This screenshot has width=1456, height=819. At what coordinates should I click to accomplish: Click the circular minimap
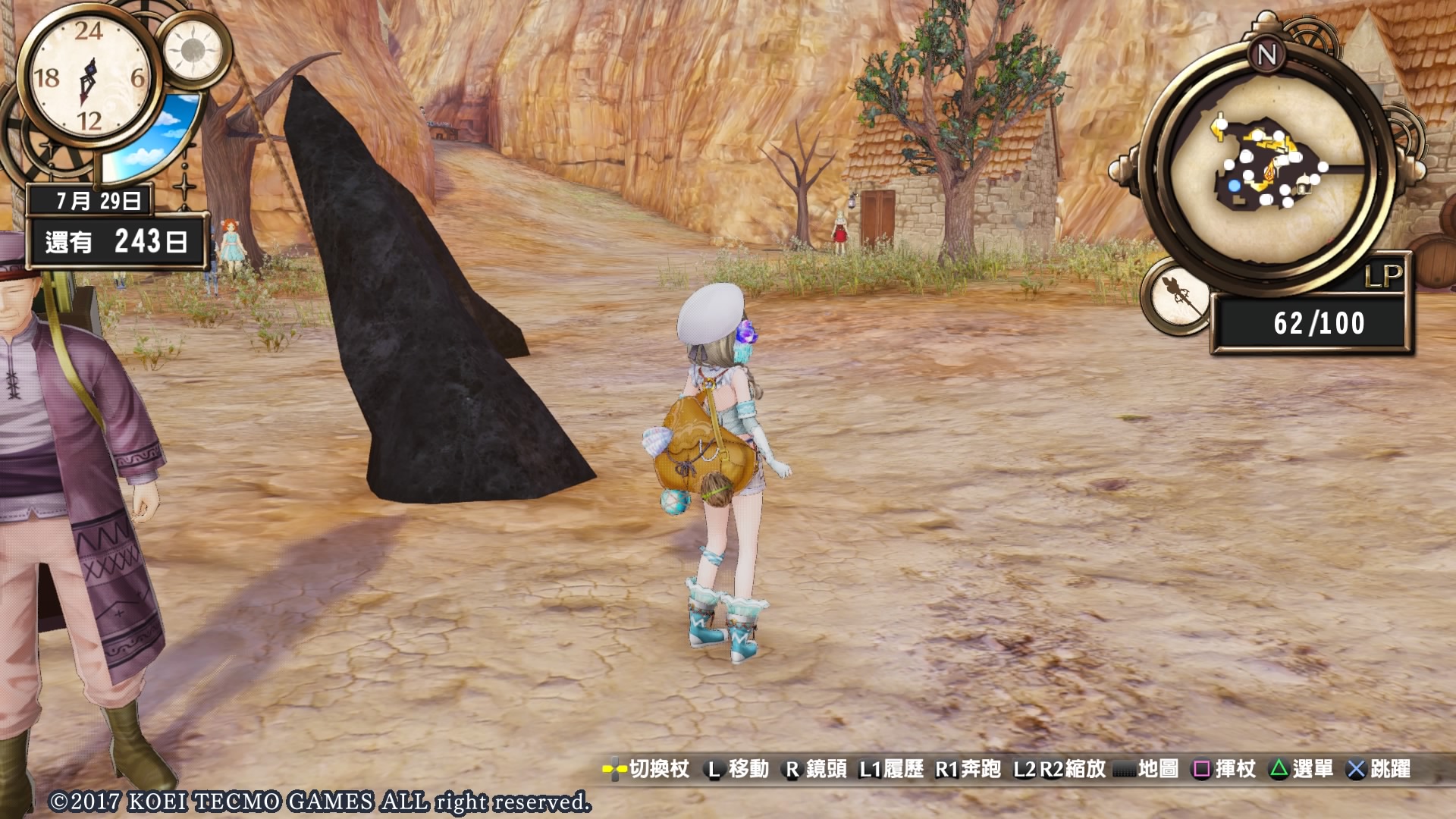(x=1268, y=170)
